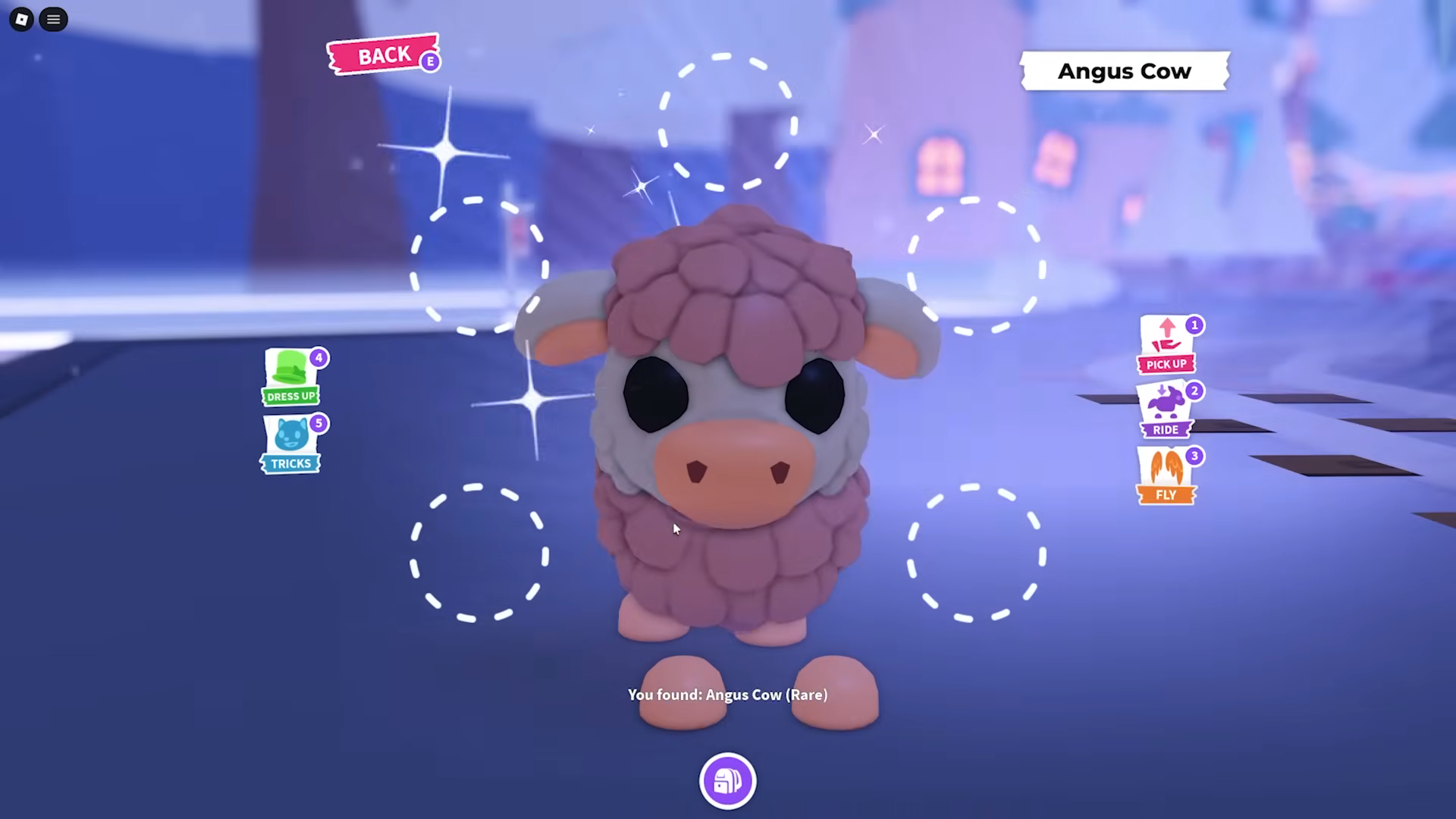This screenshot has height=819, width=1456.
Task: Click the Fly wings icon
Action: pyautogui.click(x=1166, y=472)
